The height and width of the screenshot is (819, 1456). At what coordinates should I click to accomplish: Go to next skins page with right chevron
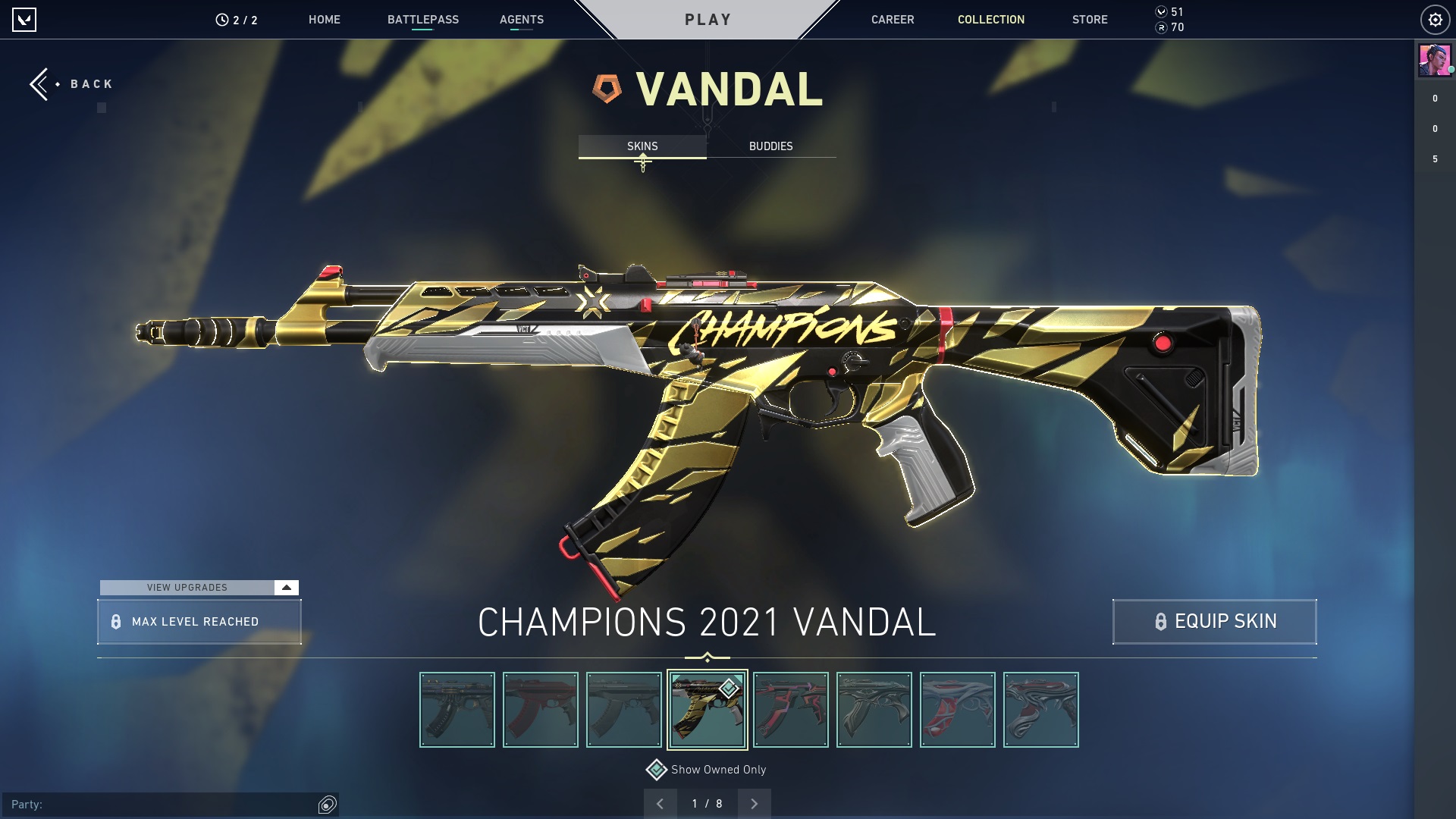pos(754,802)
